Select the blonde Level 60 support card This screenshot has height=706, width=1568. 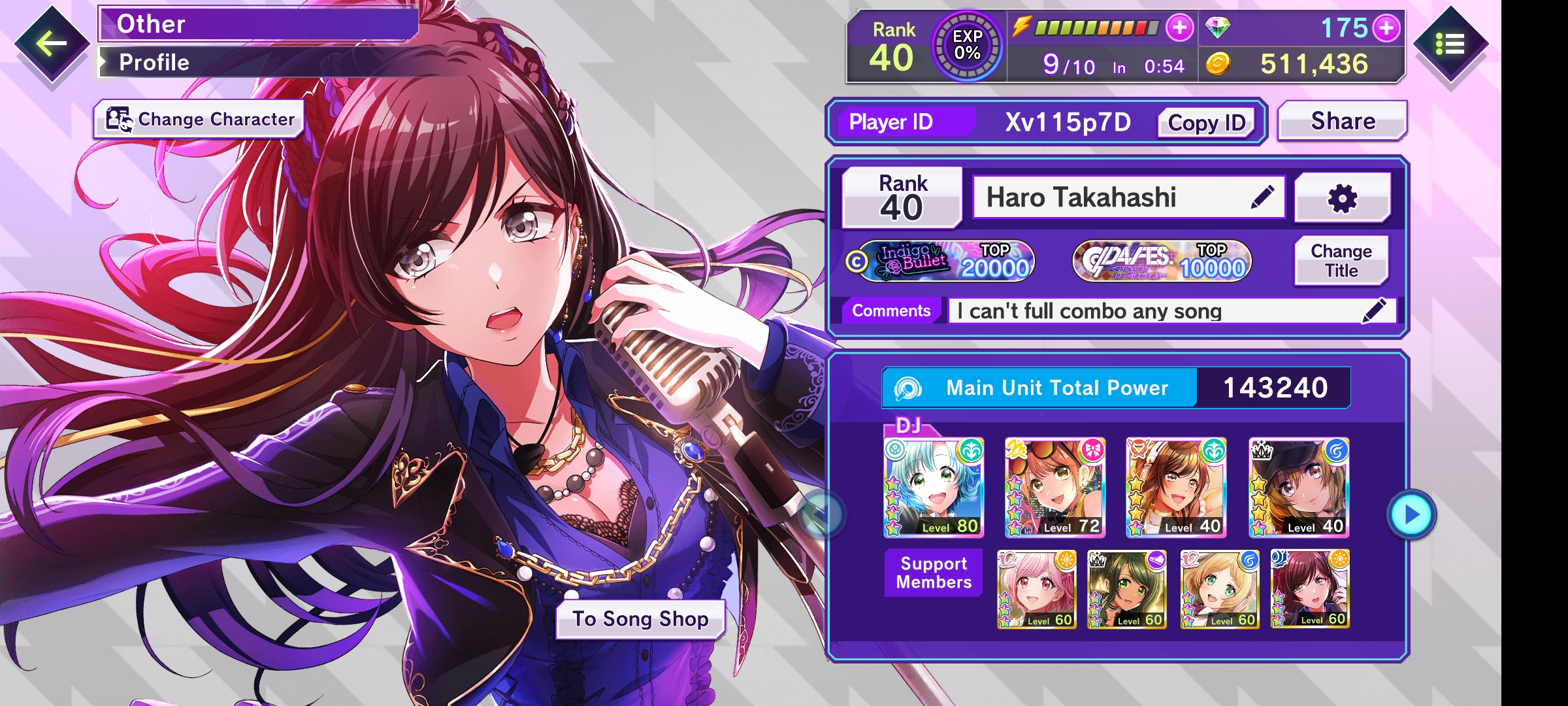point(1219,589)
